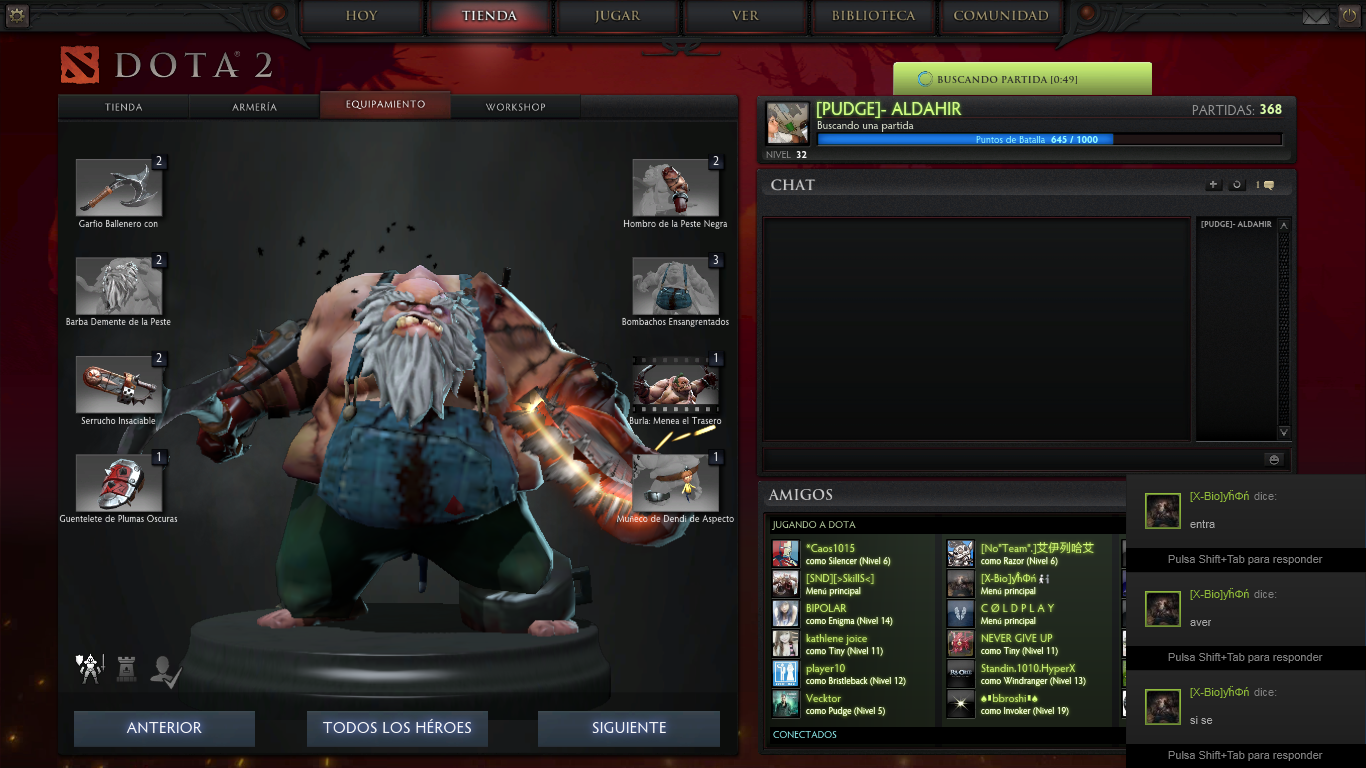This screenshot has height=768, width=1366.
Task: Click the mail envelope icon top-right
Action: (x=1317, y=15)
